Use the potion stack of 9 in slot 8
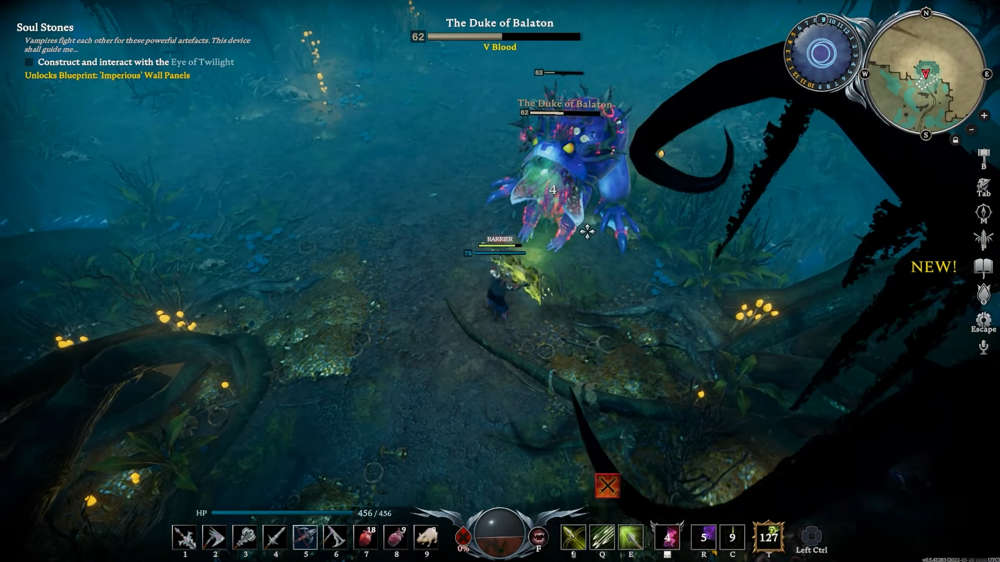The width and height of the screenshot is (1000, 562). (396, 537)
